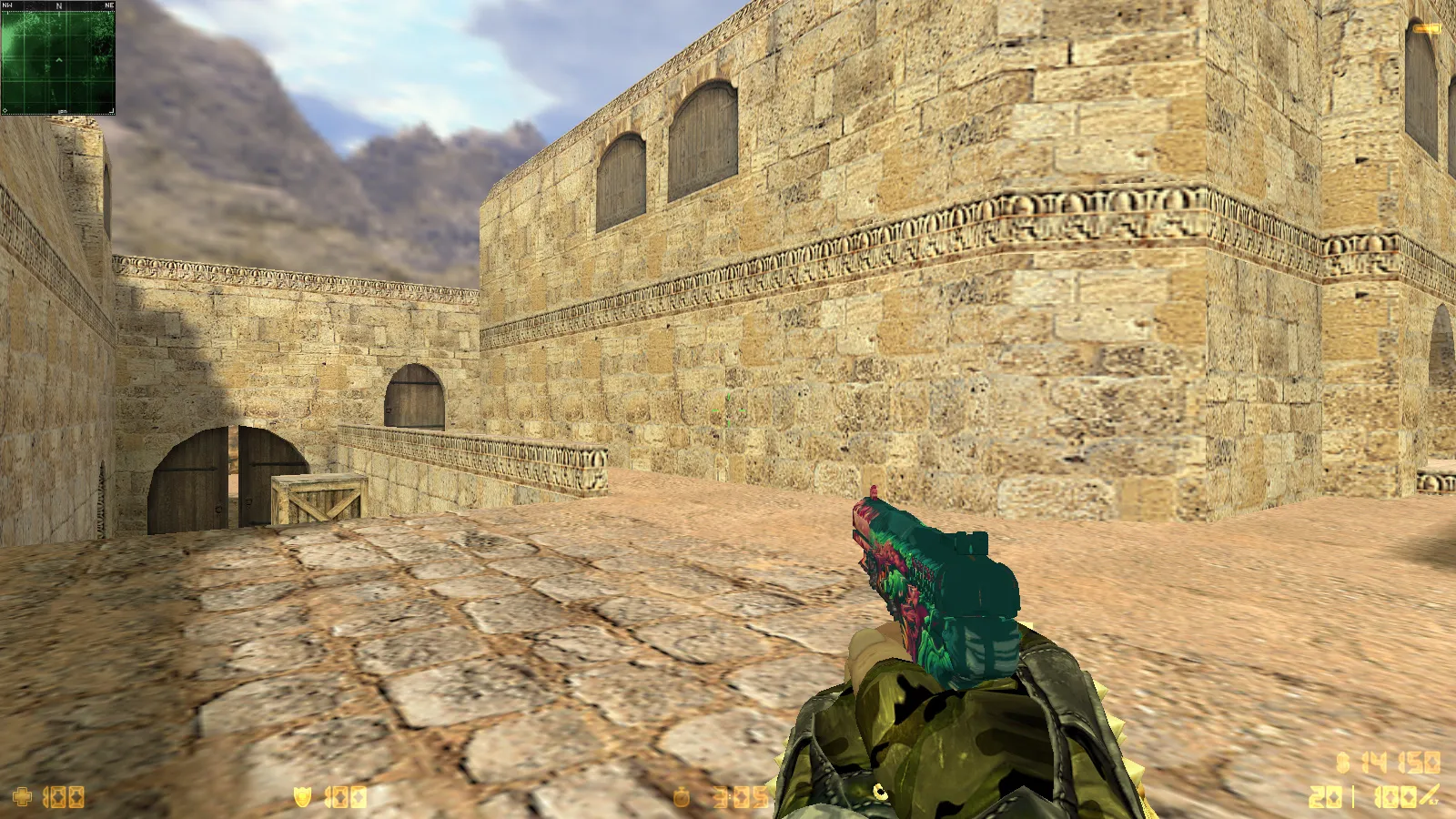
Task: Select the armor shield icon
Action: (303, 798)
